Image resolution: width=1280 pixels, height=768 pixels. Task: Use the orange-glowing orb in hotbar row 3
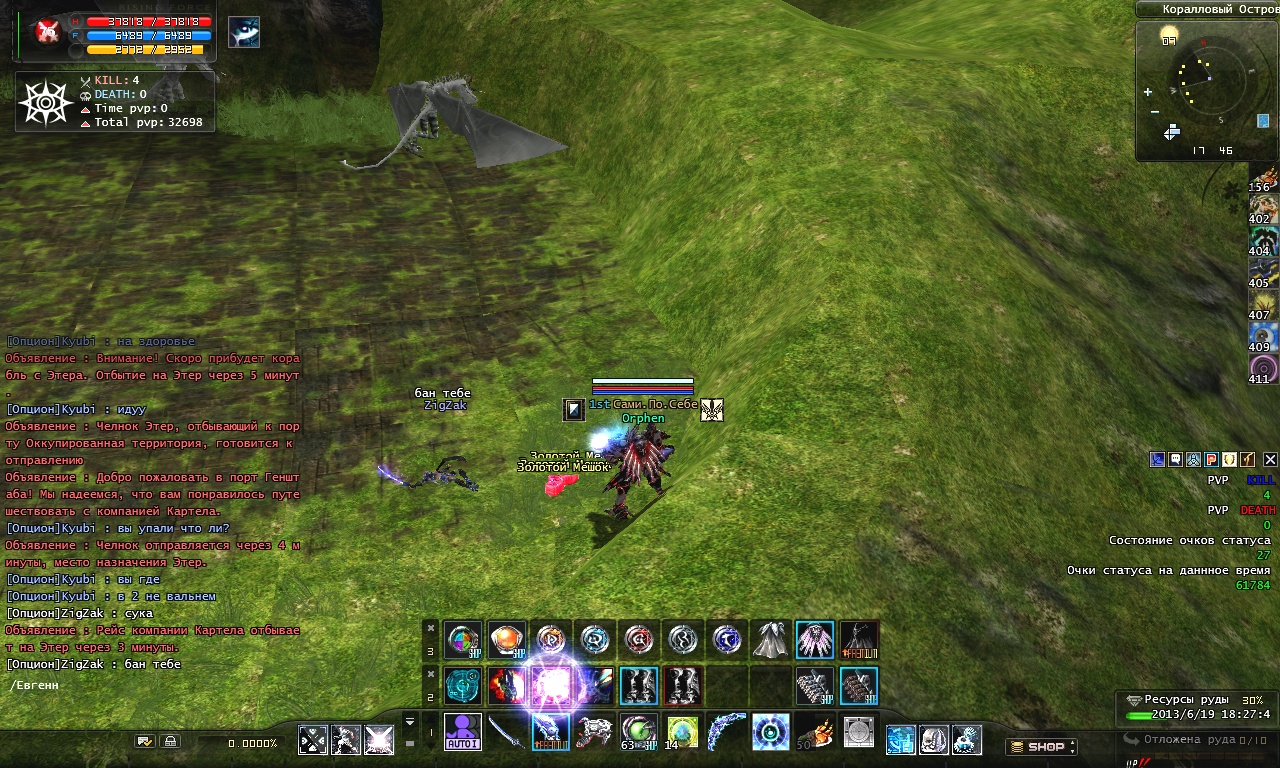[506, 640]
